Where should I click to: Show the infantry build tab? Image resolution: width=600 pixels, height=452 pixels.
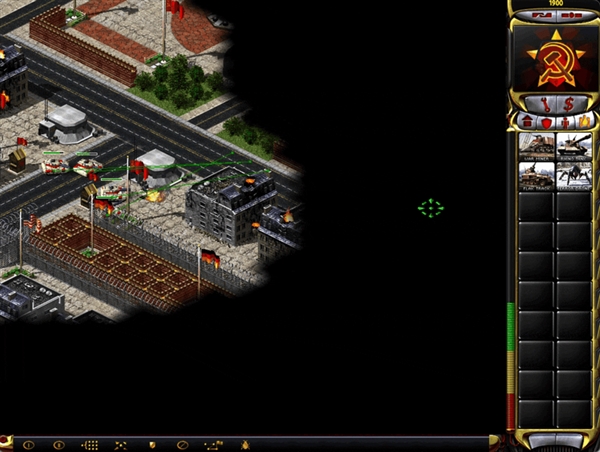[x=564, y=121]
